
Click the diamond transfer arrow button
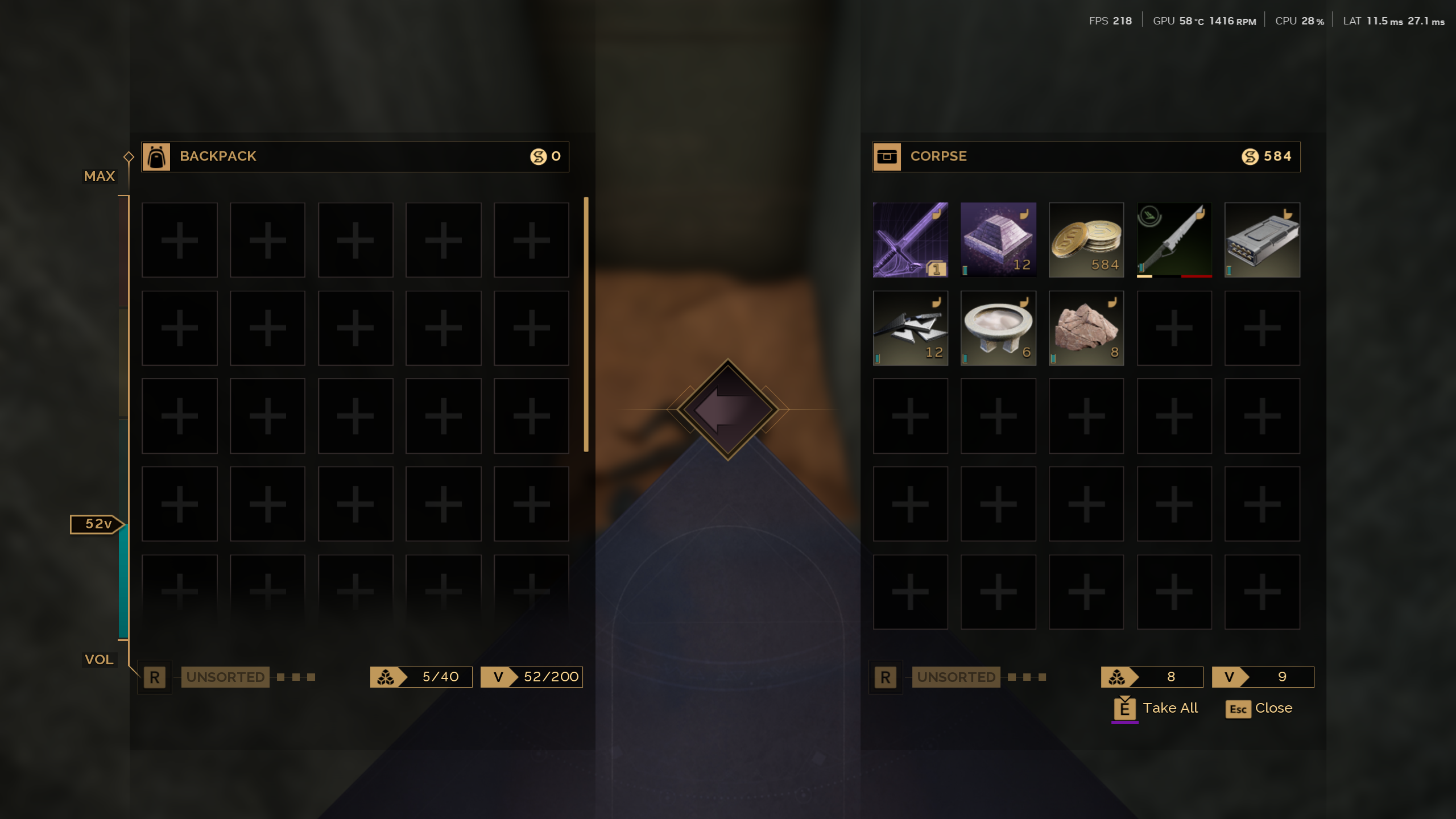tap(727, 409)
